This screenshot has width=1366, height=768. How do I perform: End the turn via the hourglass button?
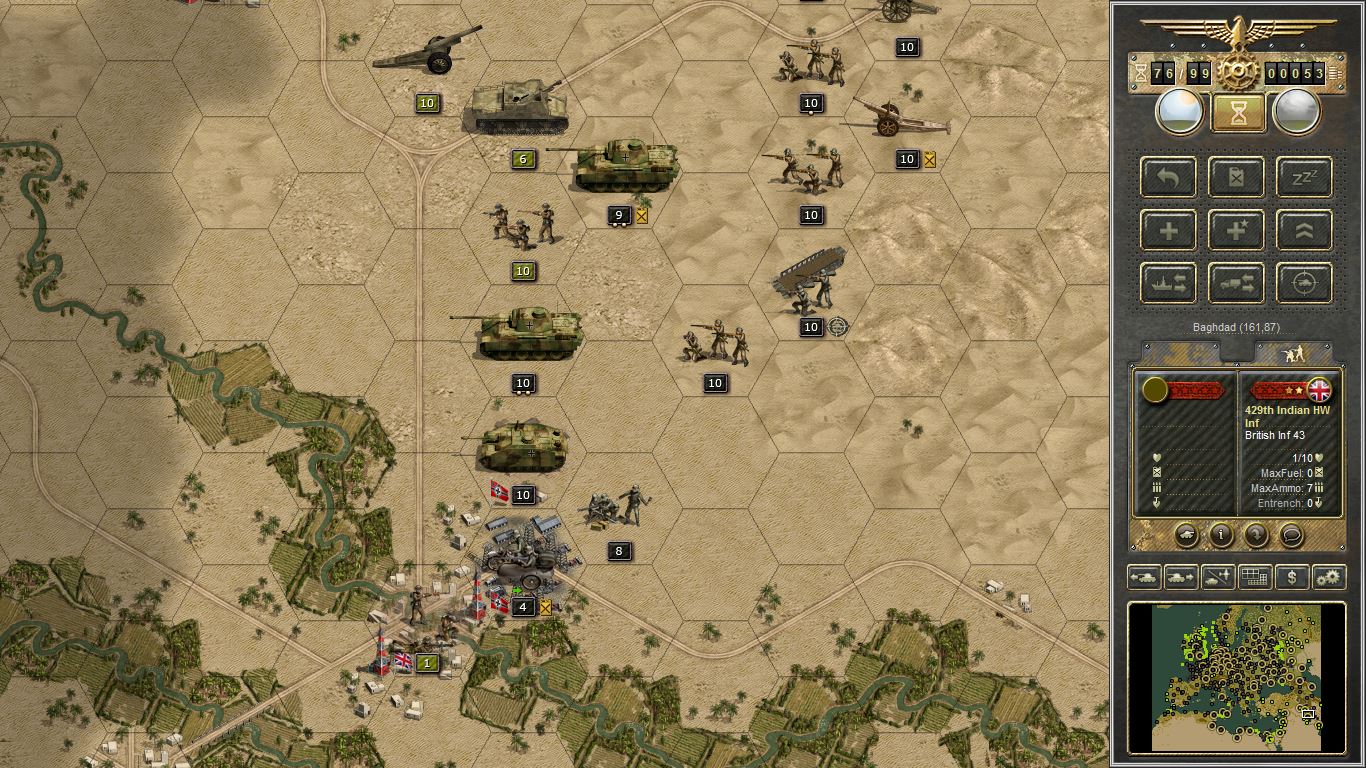(1238, 111)
